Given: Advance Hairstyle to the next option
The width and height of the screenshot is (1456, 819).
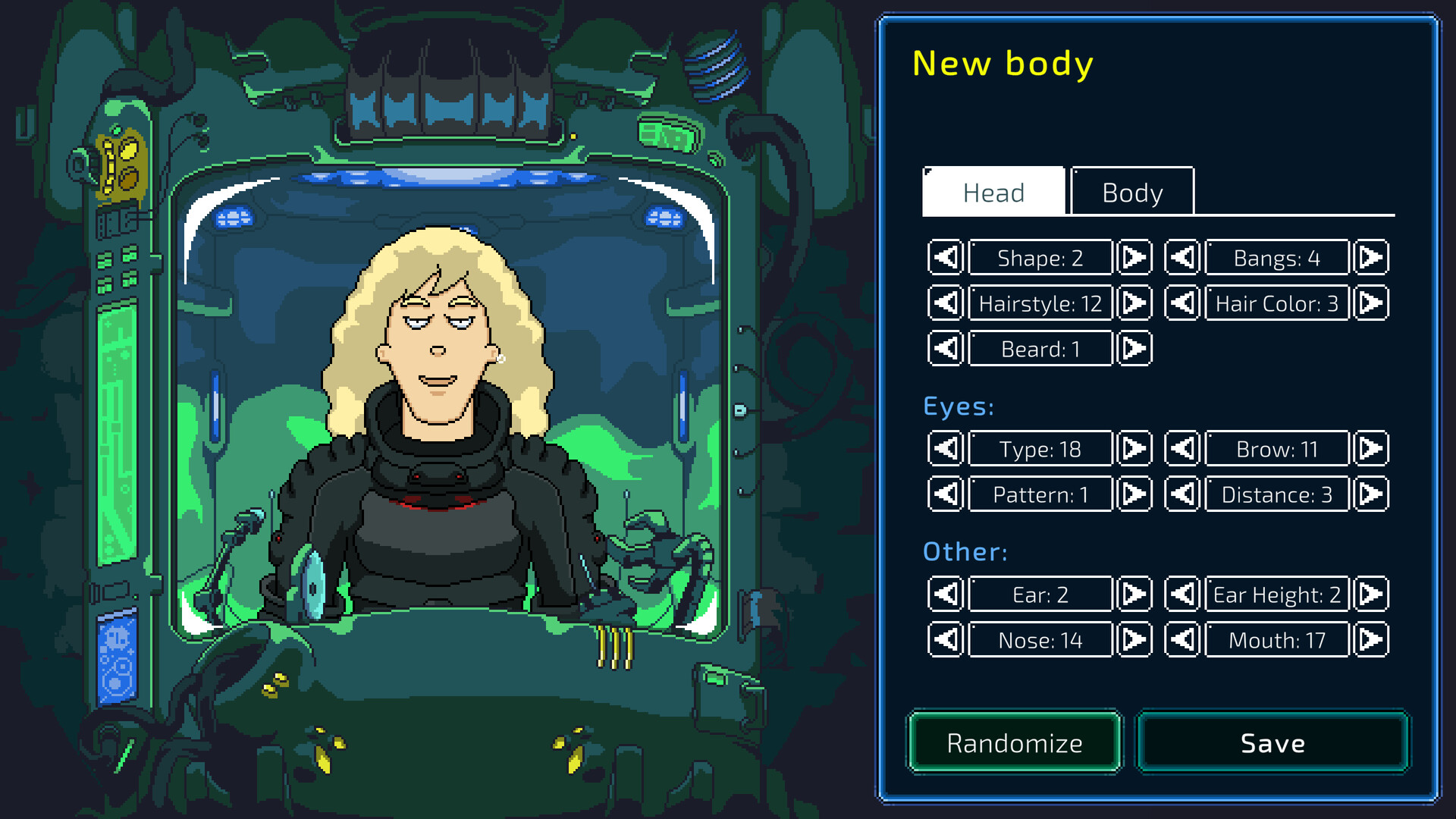Looking at the screenshot, I should (1134, 303).
